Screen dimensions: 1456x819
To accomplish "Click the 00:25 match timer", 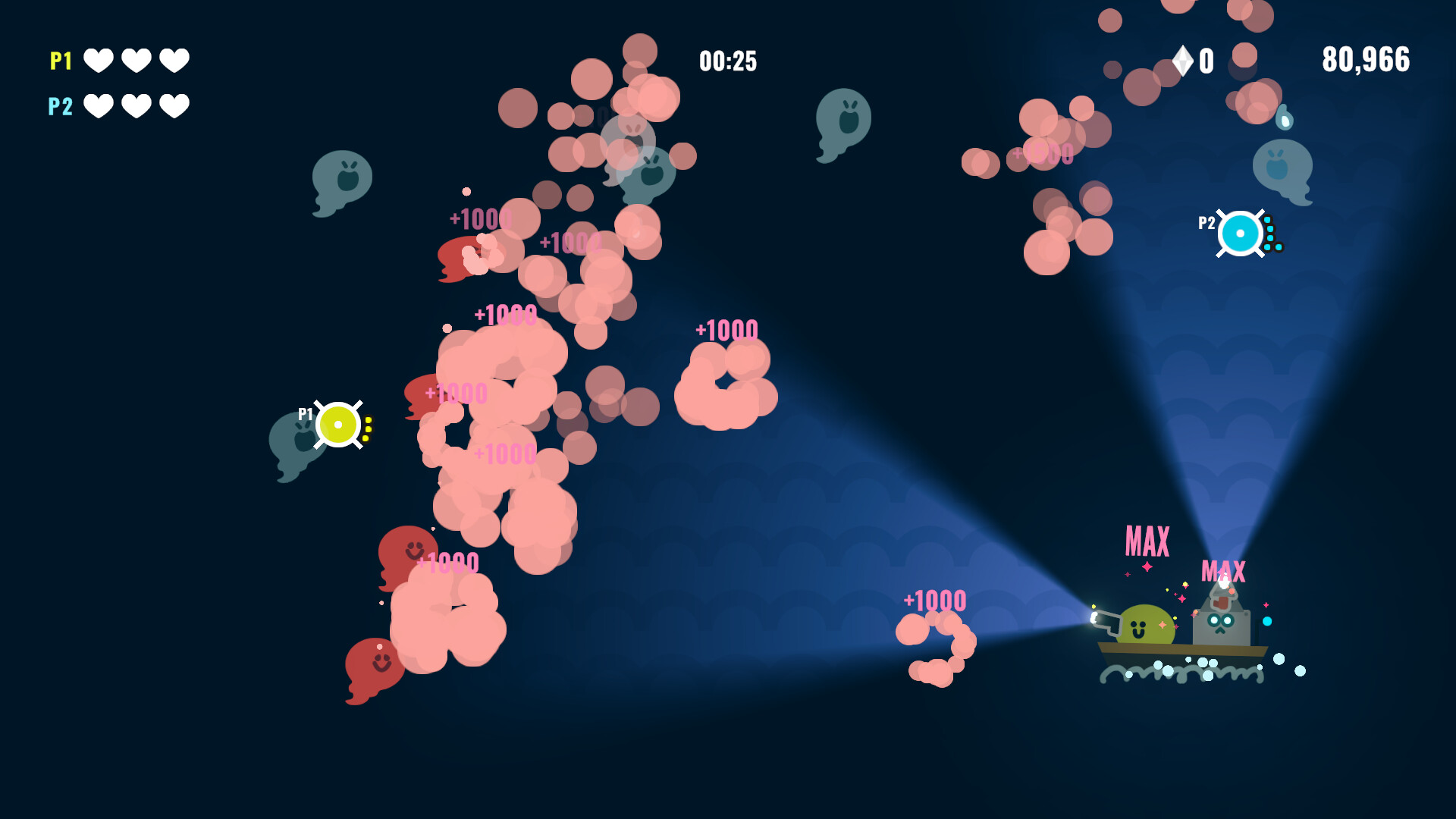I will pyautogui.click(x=727, y=62).
